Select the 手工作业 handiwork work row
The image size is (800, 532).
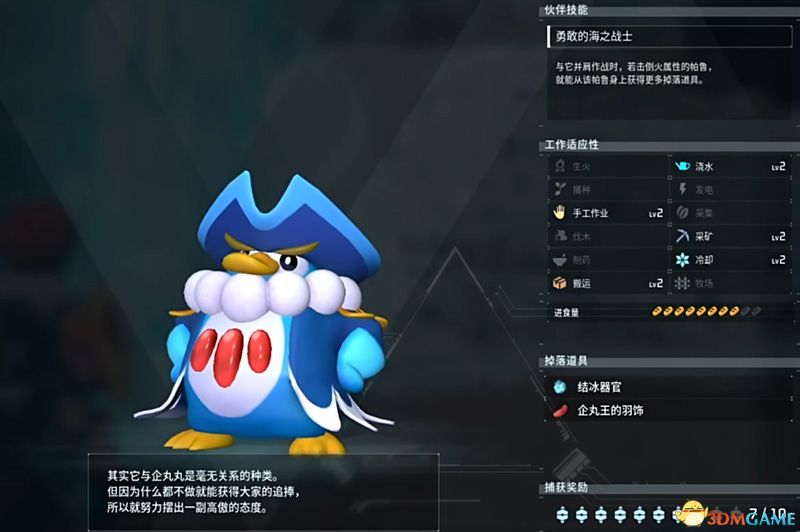[607, 213]
